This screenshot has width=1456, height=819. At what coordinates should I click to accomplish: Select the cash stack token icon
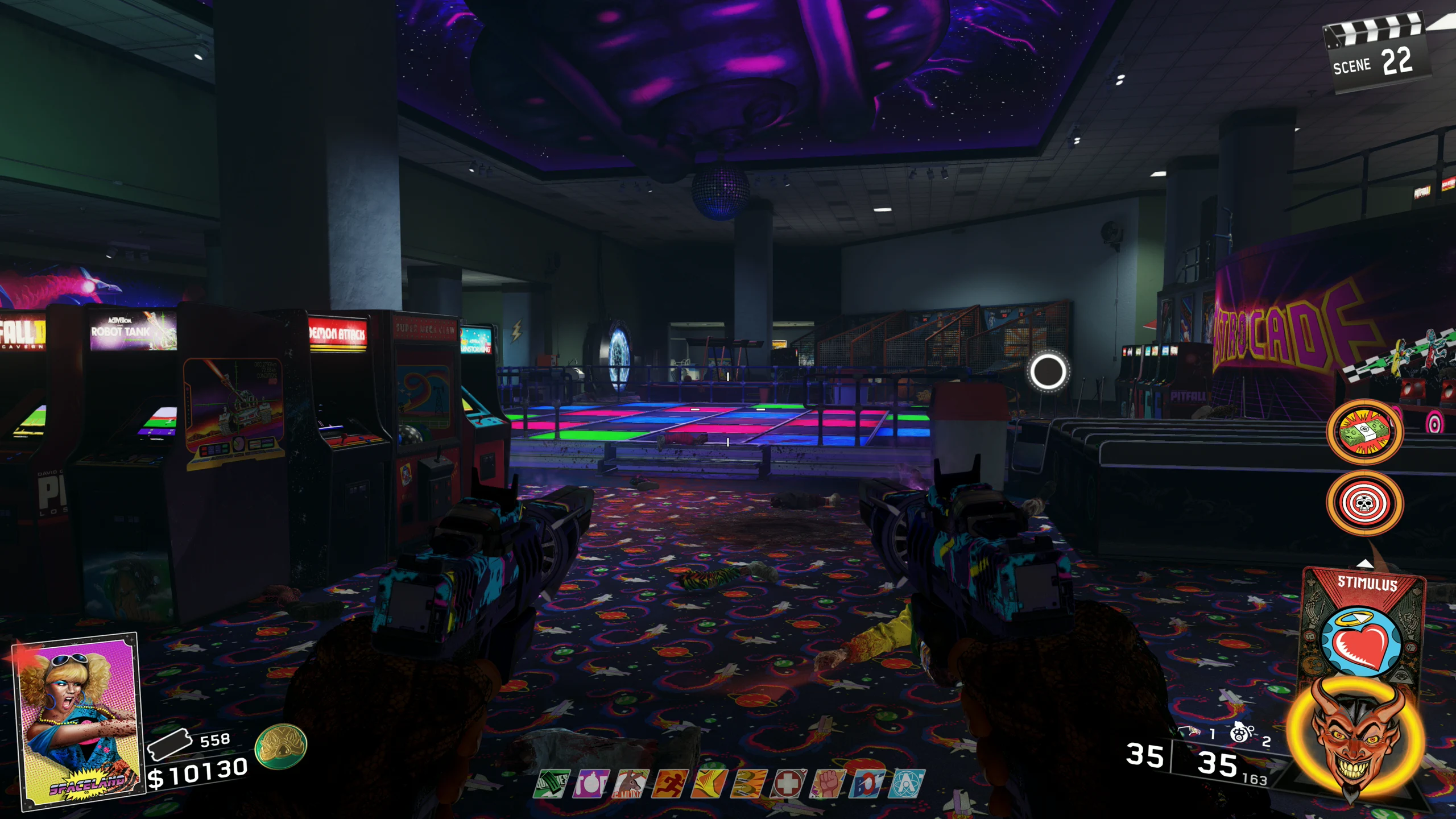[1364, 432]
